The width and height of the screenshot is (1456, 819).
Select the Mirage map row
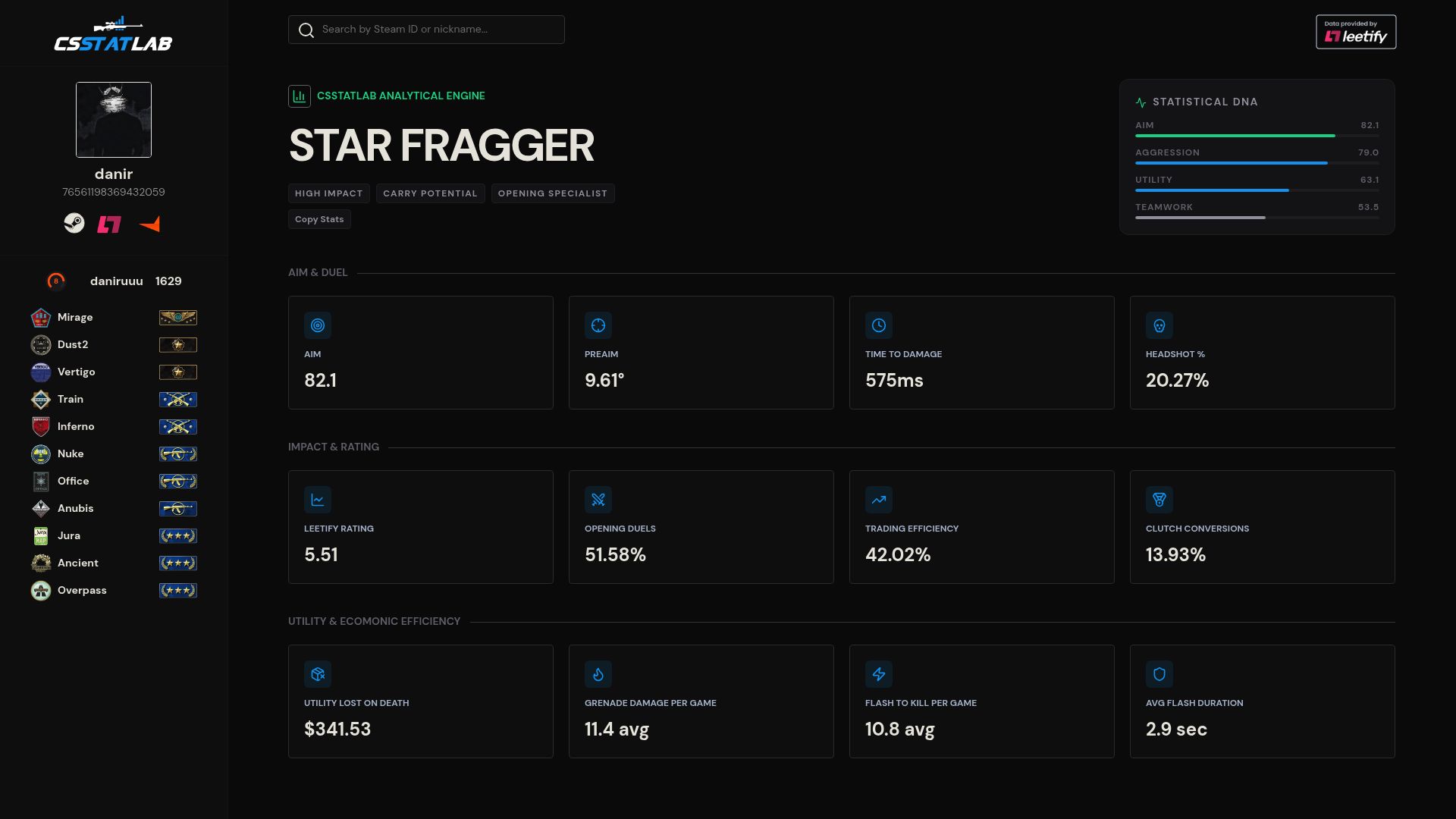114,318
